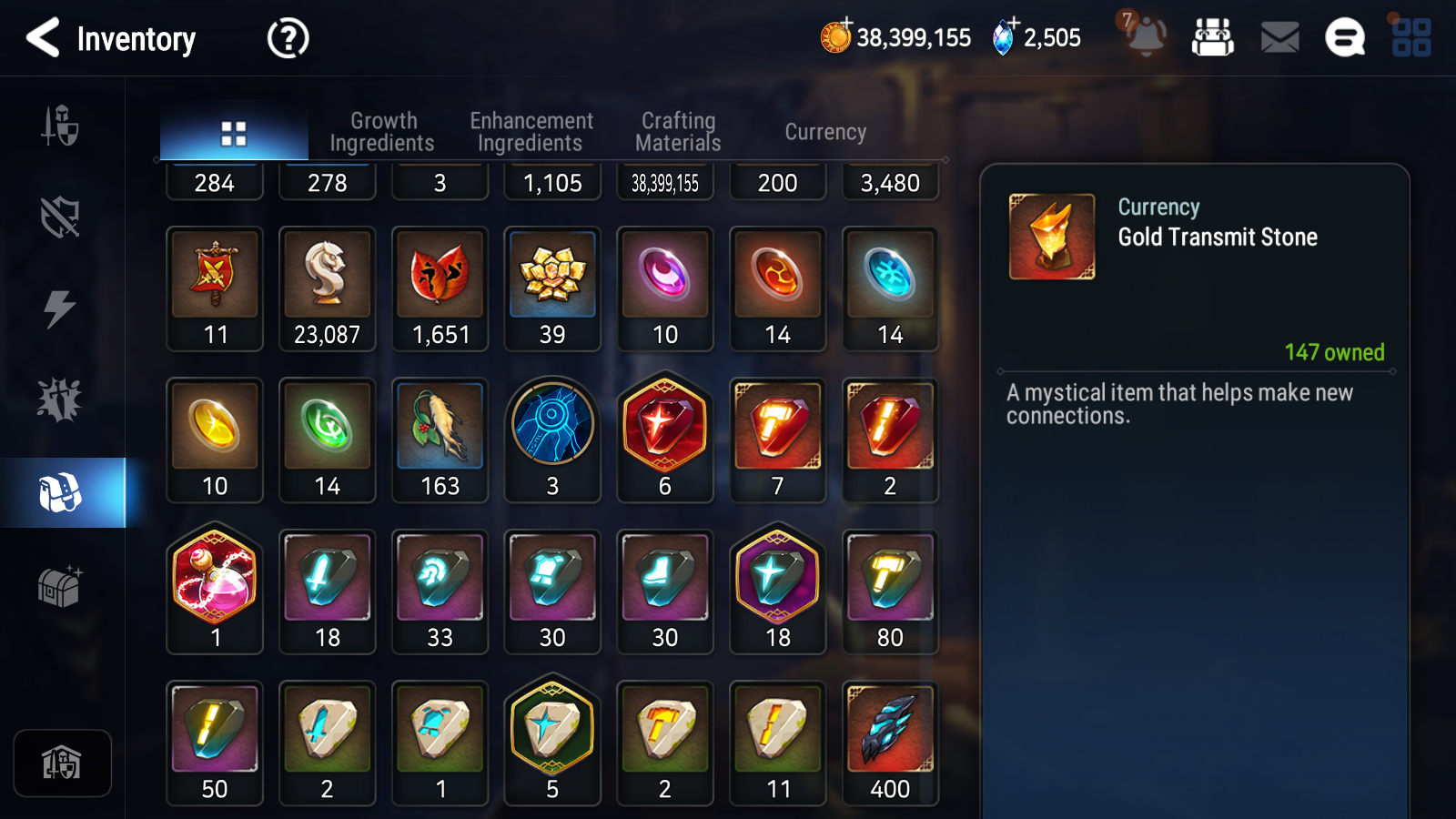Open the Enhancement Ingredients tab
1456x819 pixels.
pyautogui.click(x=531, y=132)
